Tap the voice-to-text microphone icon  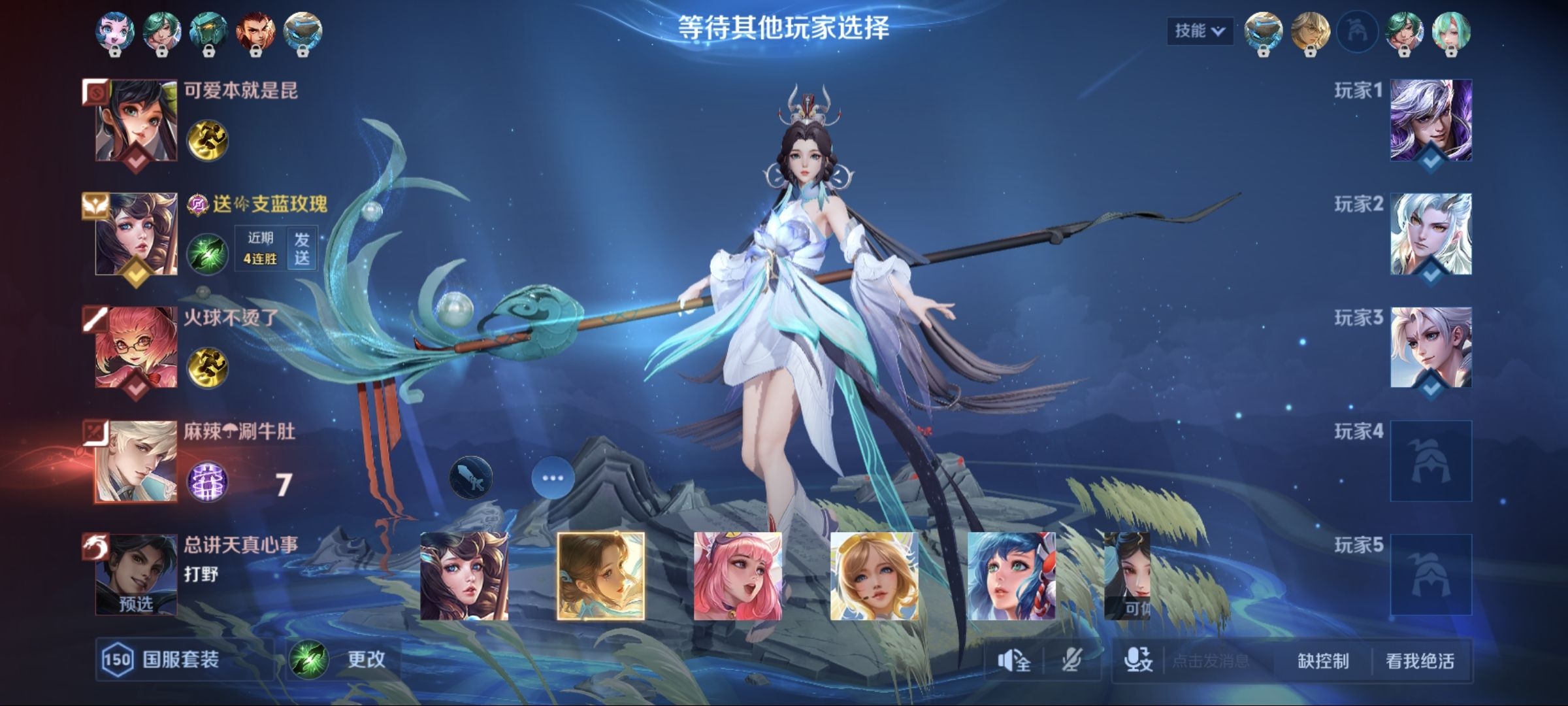[x=1138, y=661]
